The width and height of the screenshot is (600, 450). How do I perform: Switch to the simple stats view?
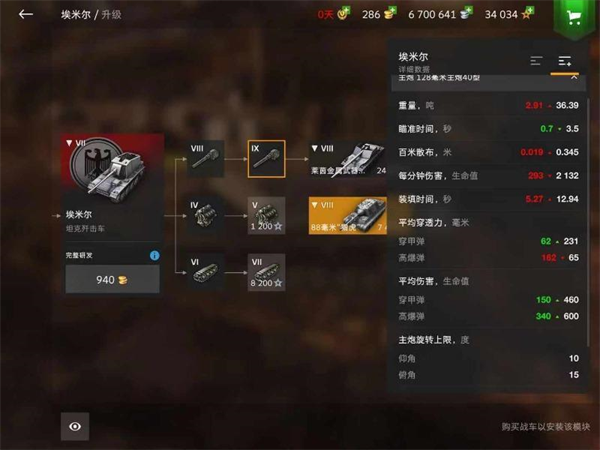(x=537, y=61)
